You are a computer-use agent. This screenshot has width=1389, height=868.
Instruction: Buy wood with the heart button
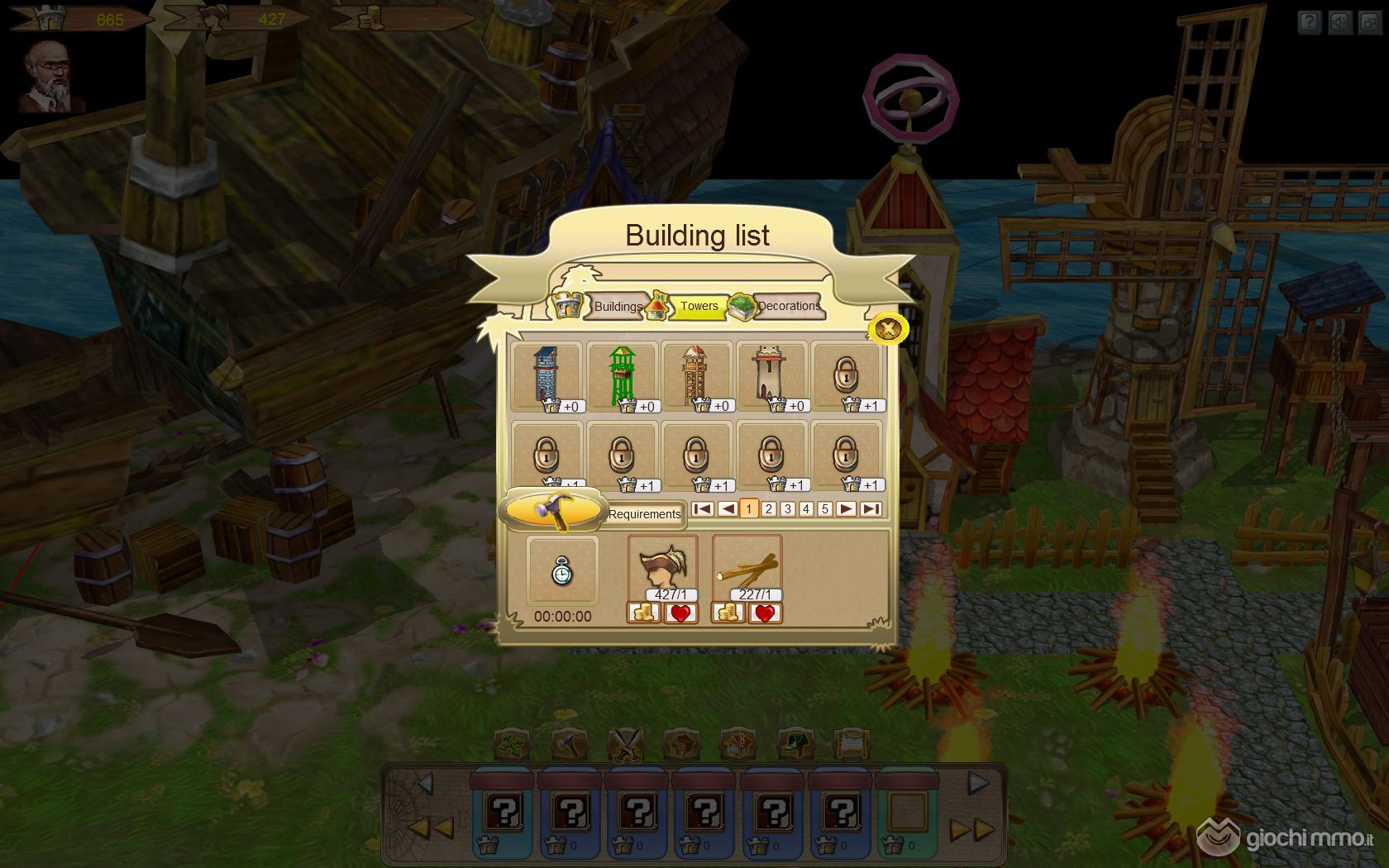(x=765, y=613)
